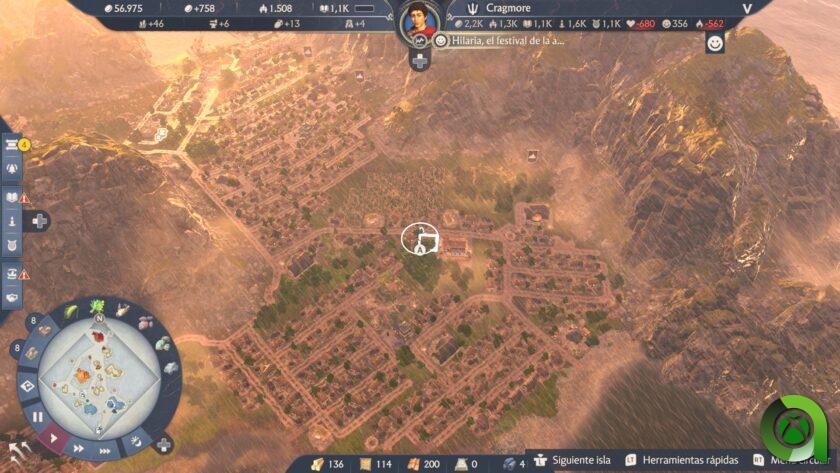Pause the game speed
Image resolution: width=840 pixels, height=473 pixels.
pyautogui.click(x=37, y=416)
